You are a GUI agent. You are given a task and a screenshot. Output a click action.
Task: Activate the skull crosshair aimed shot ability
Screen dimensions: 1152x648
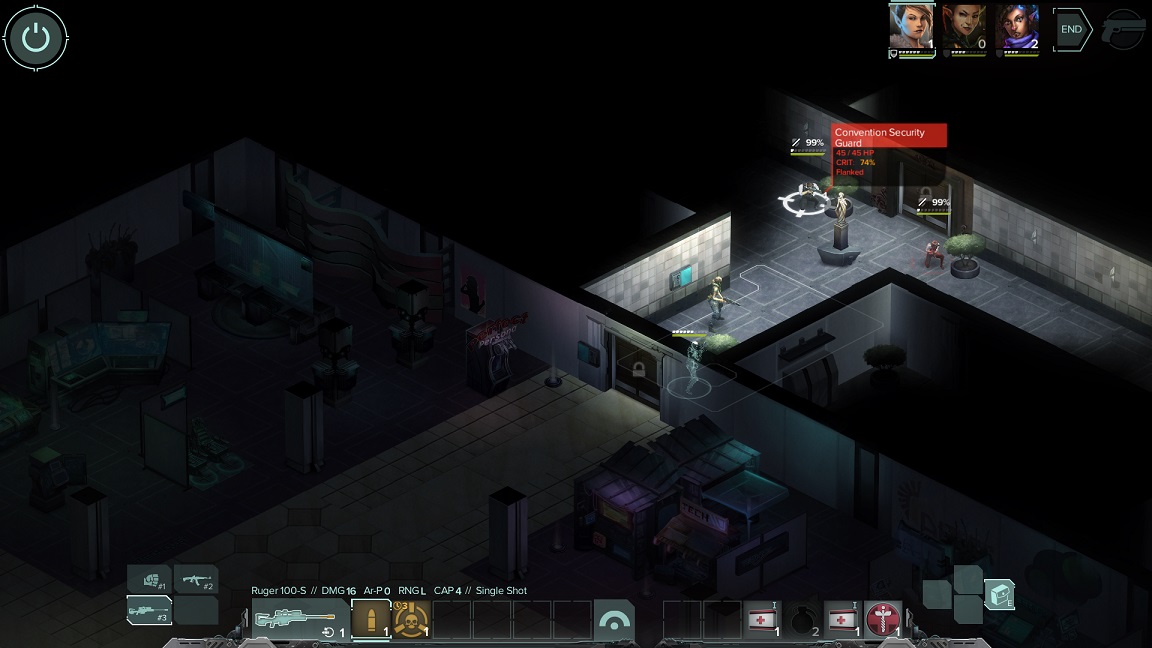pyautogui.click(x=410, y=620)
